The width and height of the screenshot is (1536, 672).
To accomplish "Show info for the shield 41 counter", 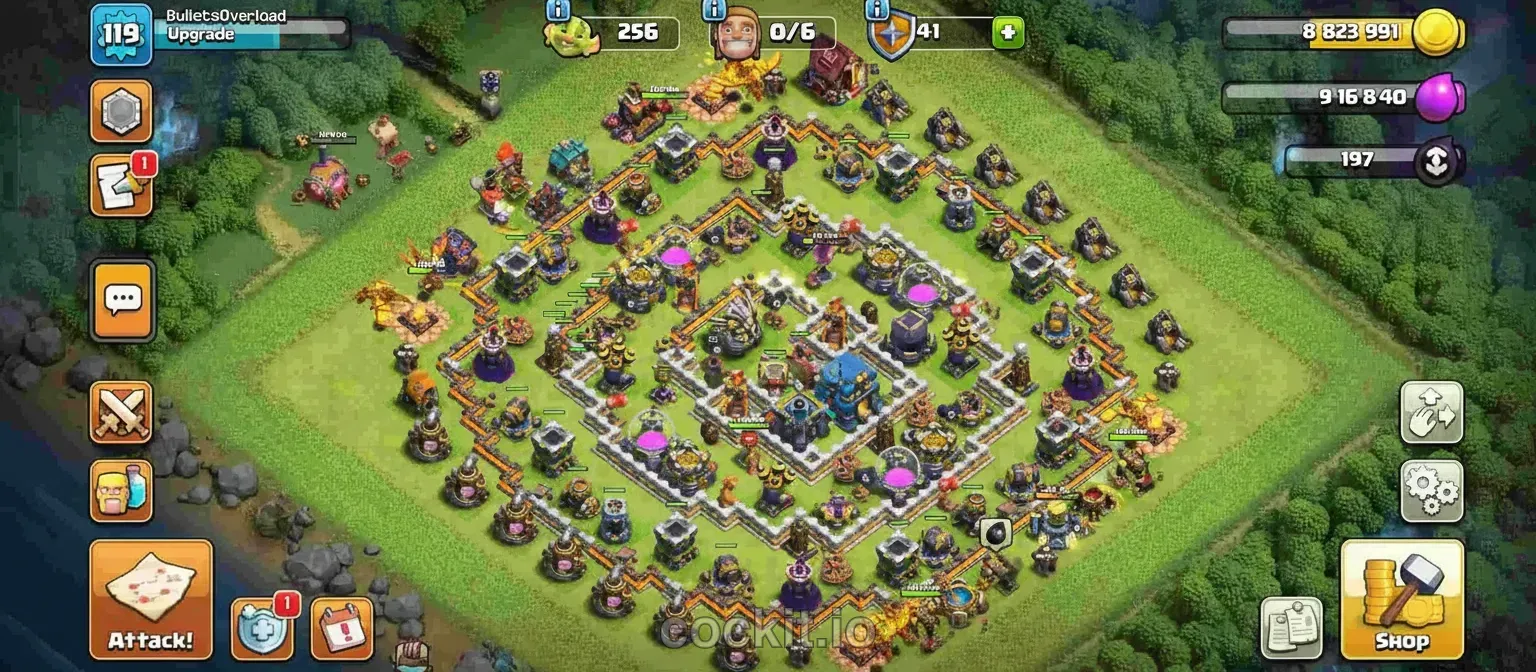I will (x=877, y=10).
